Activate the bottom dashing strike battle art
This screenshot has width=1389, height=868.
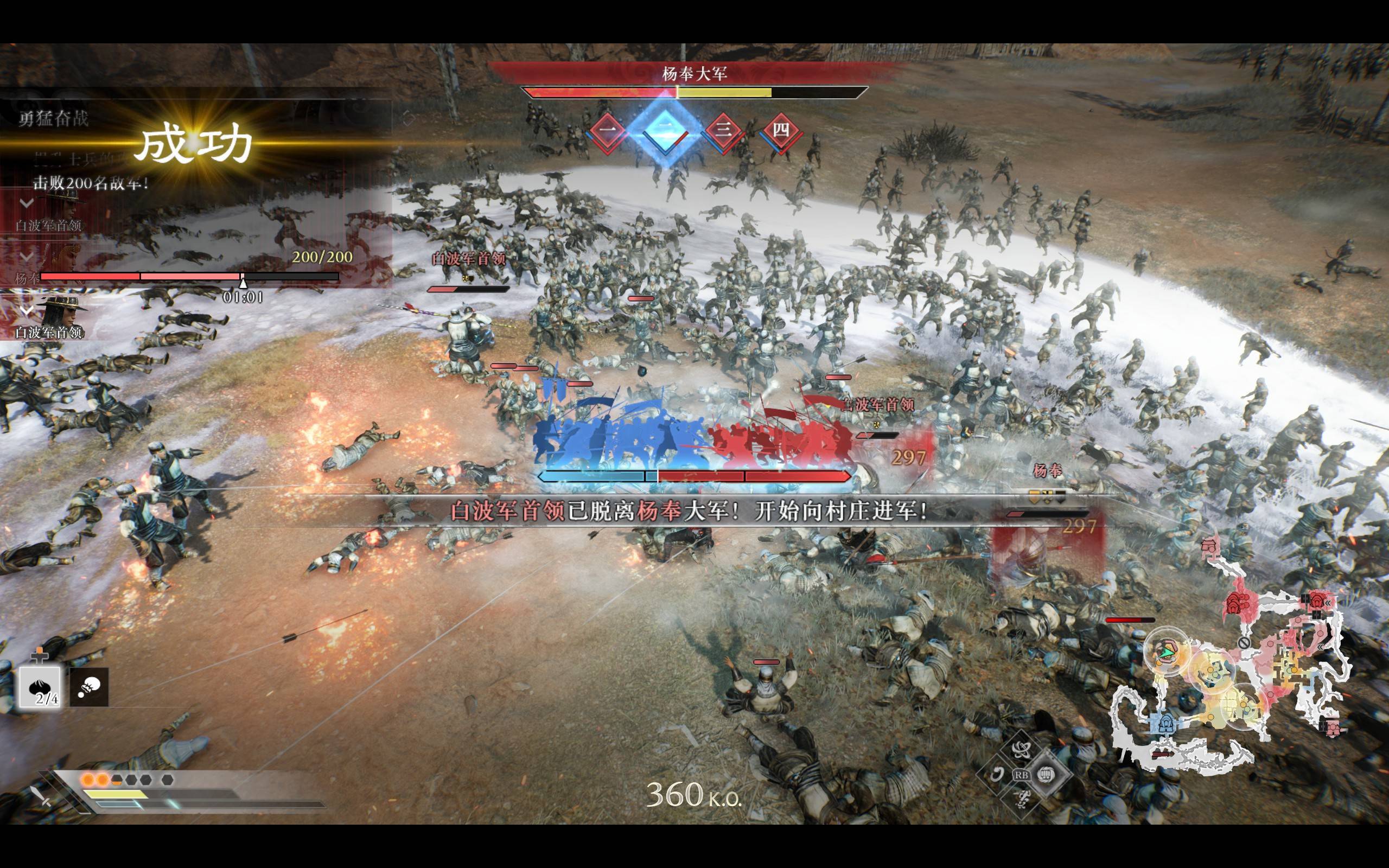coord(1021,800)
